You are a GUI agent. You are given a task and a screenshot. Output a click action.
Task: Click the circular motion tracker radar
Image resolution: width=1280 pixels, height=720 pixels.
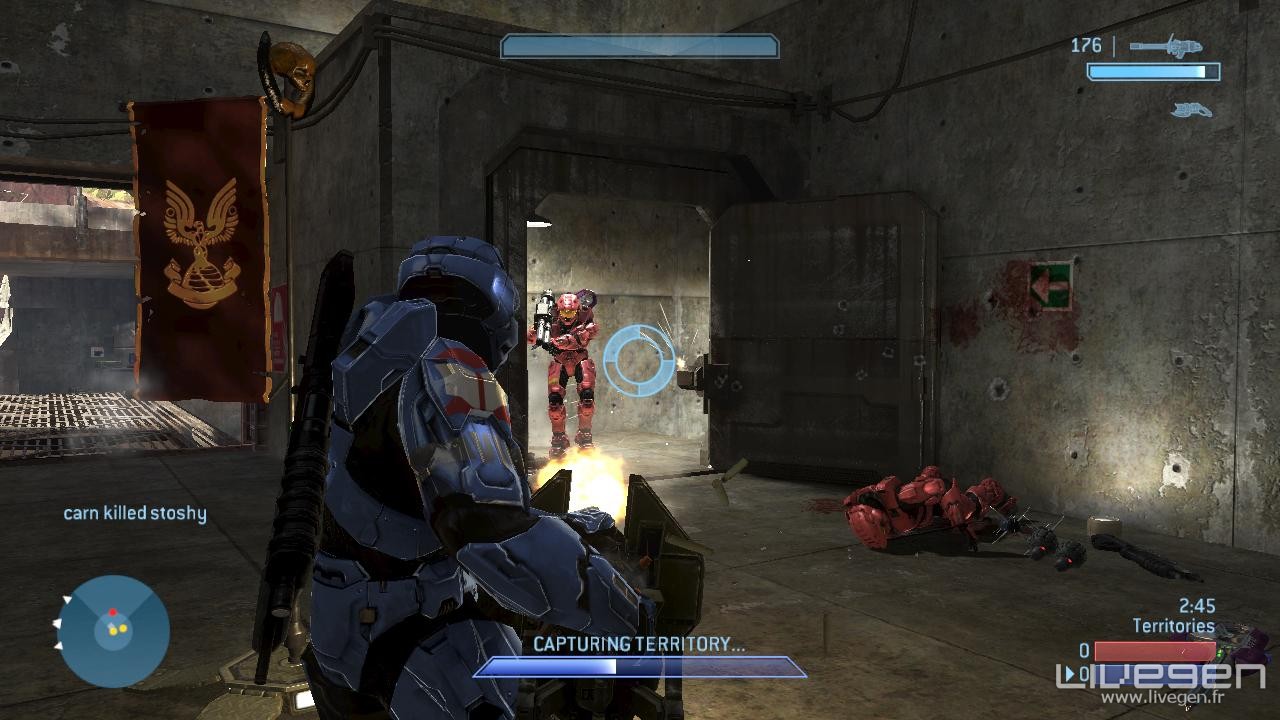113,631
